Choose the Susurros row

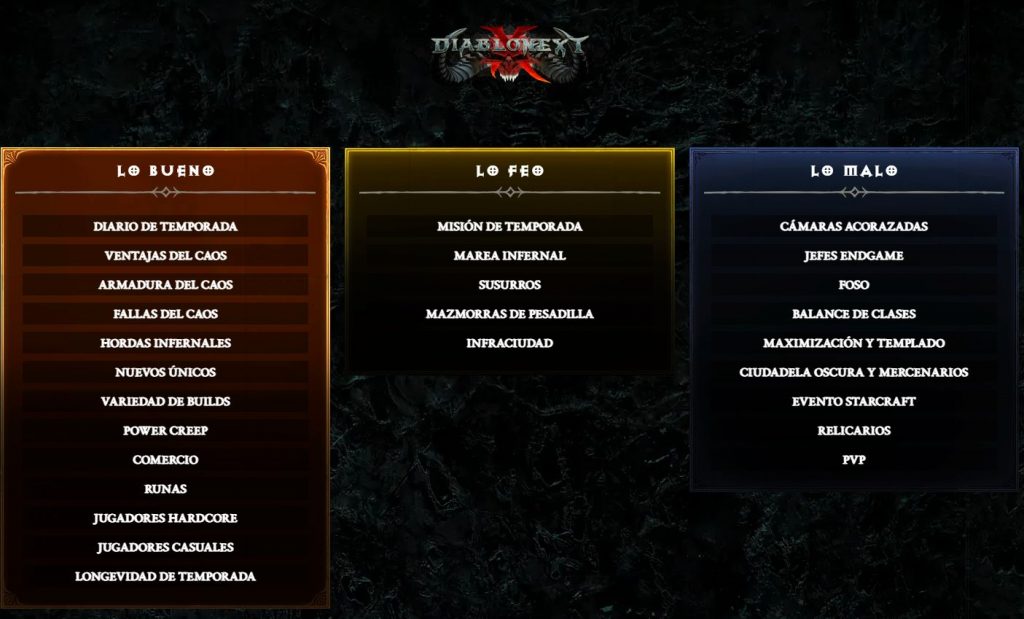509,285
